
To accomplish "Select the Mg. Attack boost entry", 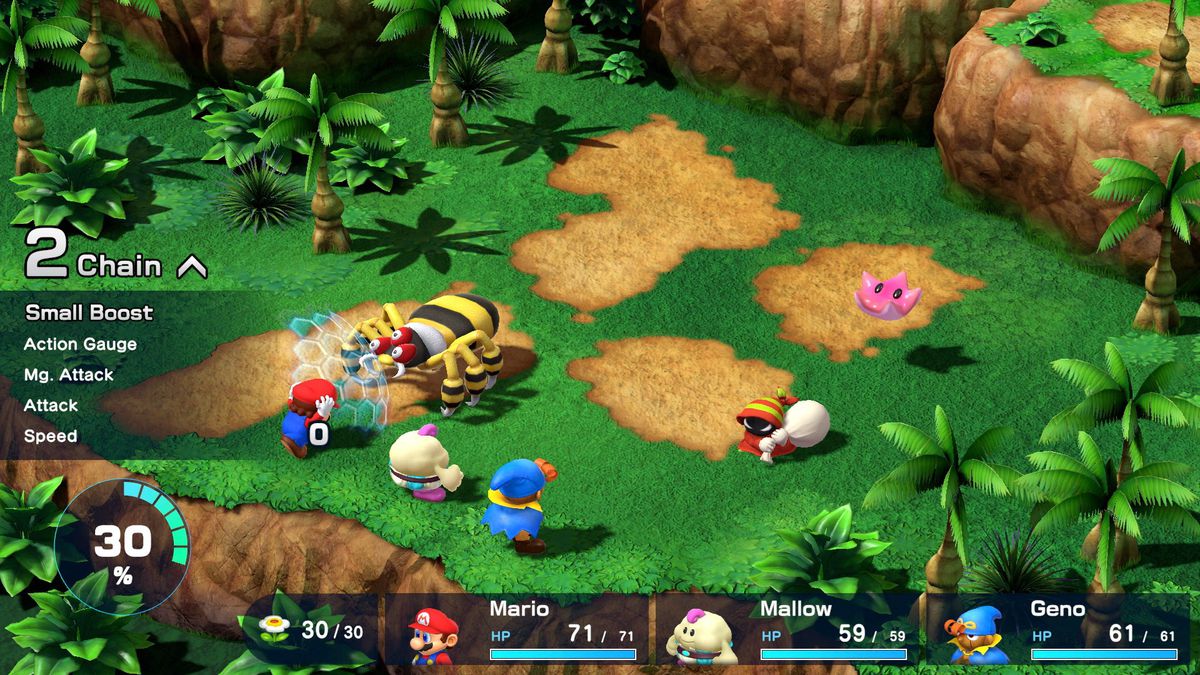I will tap(69, 375).
